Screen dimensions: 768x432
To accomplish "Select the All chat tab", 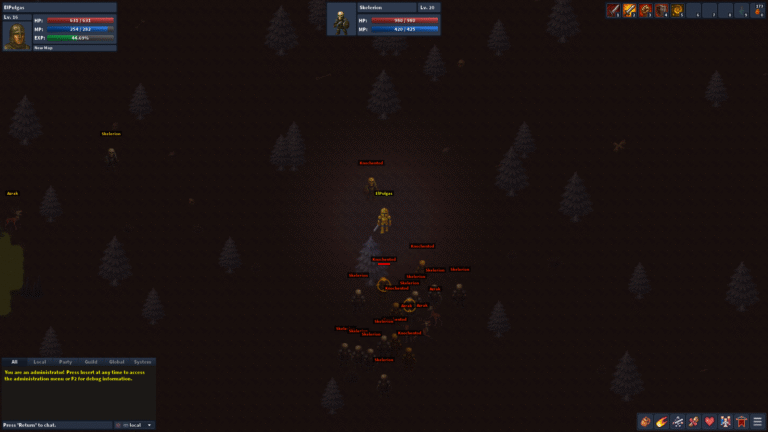I will point(14,362).
